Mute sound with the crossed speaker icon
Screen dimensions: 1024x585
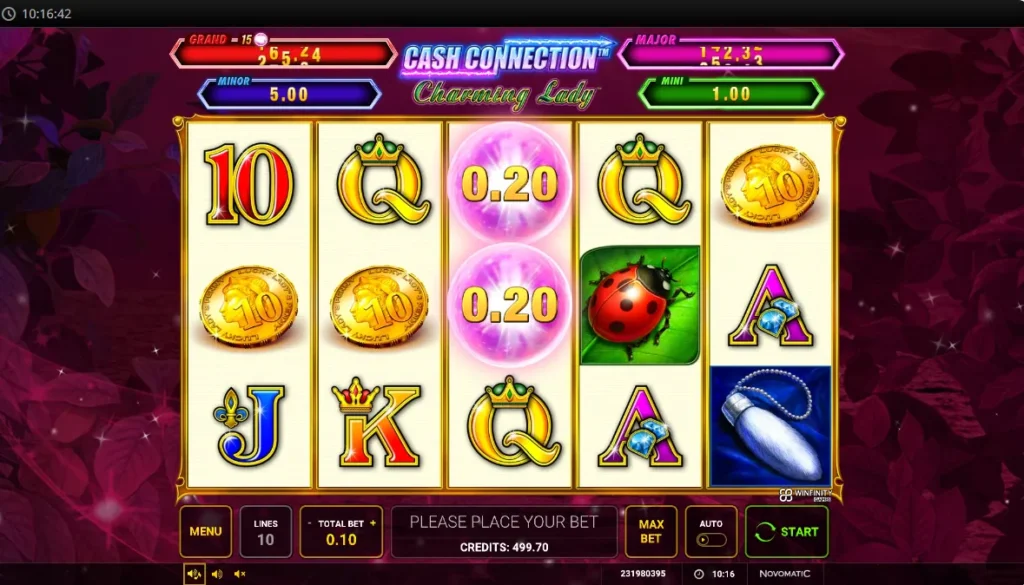click(239, 574)
